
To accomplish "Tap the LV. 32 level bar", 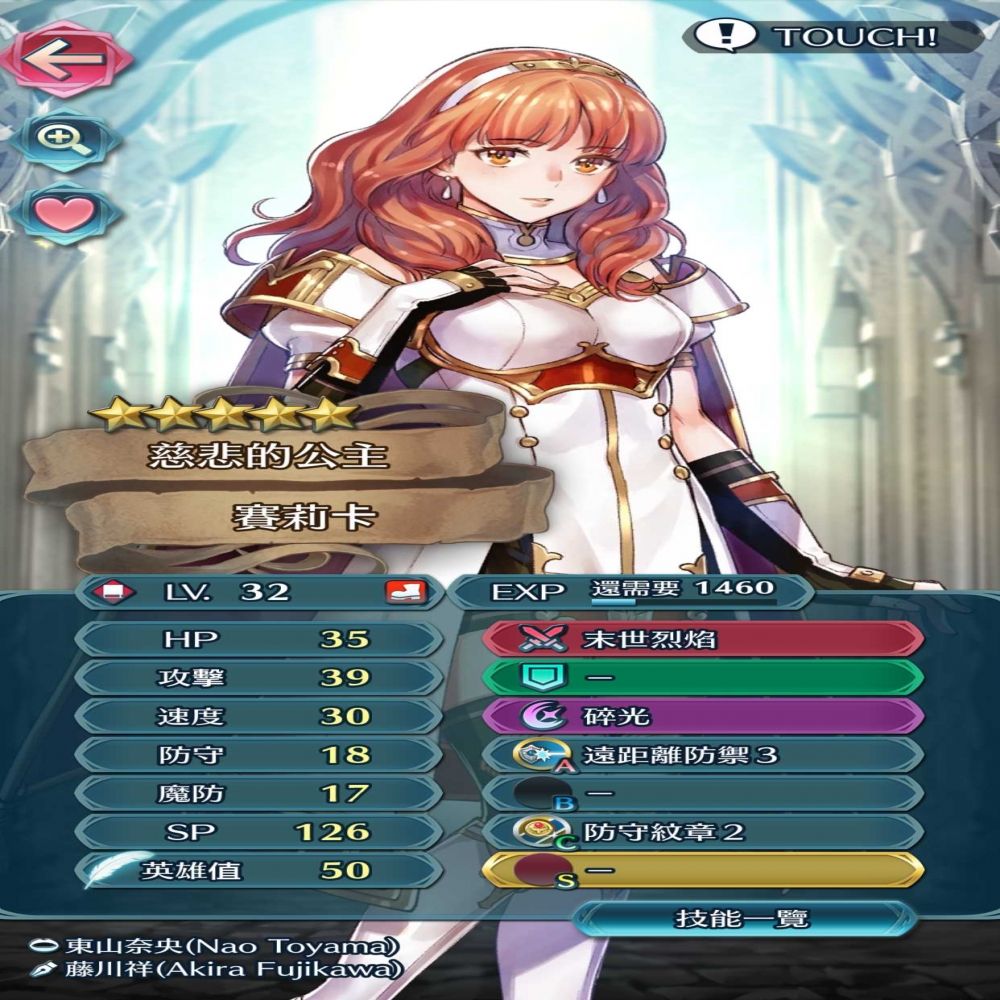I will [x=258, y=591].
